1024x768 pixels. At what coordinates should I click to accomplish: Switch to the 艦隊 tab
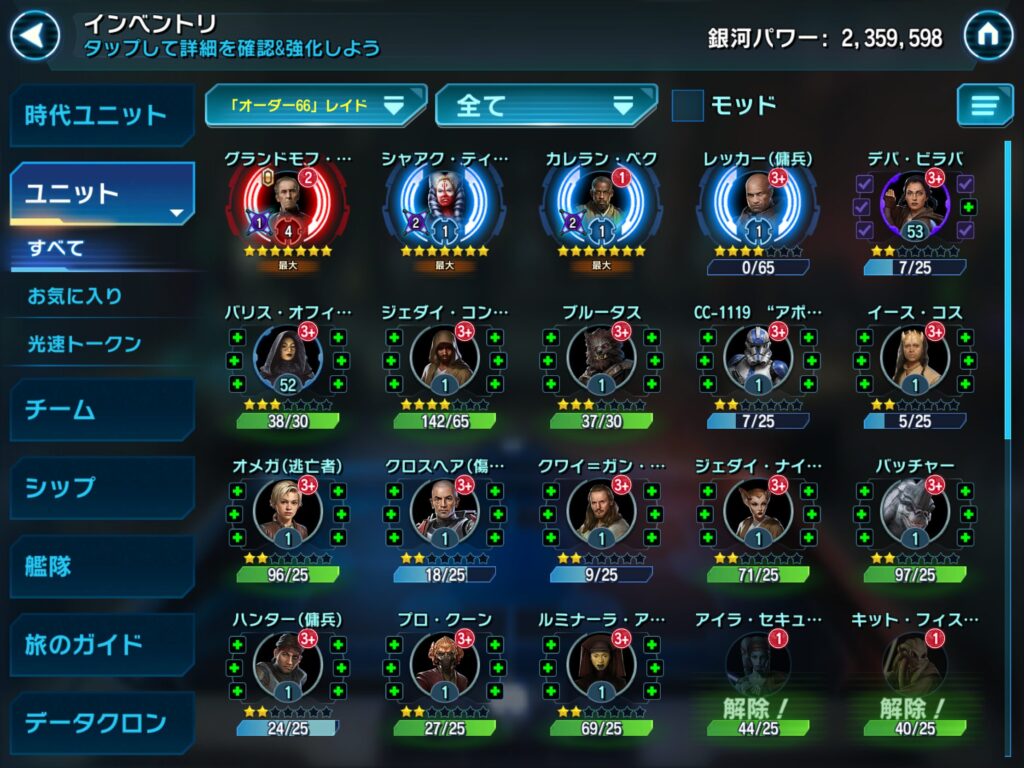tap(101, 566)
